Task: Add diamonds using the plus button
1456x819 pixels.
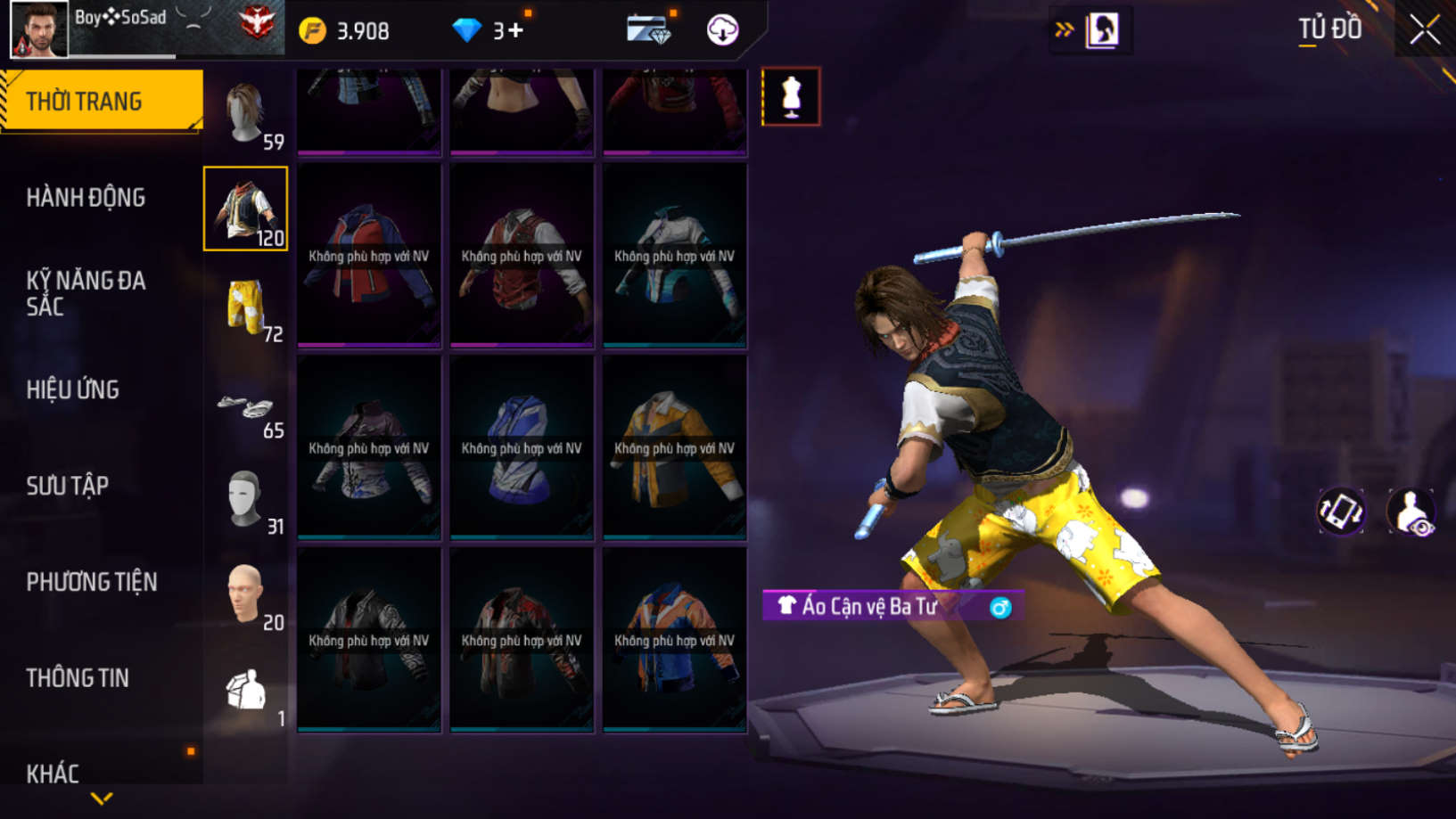Action: [516, 31]
